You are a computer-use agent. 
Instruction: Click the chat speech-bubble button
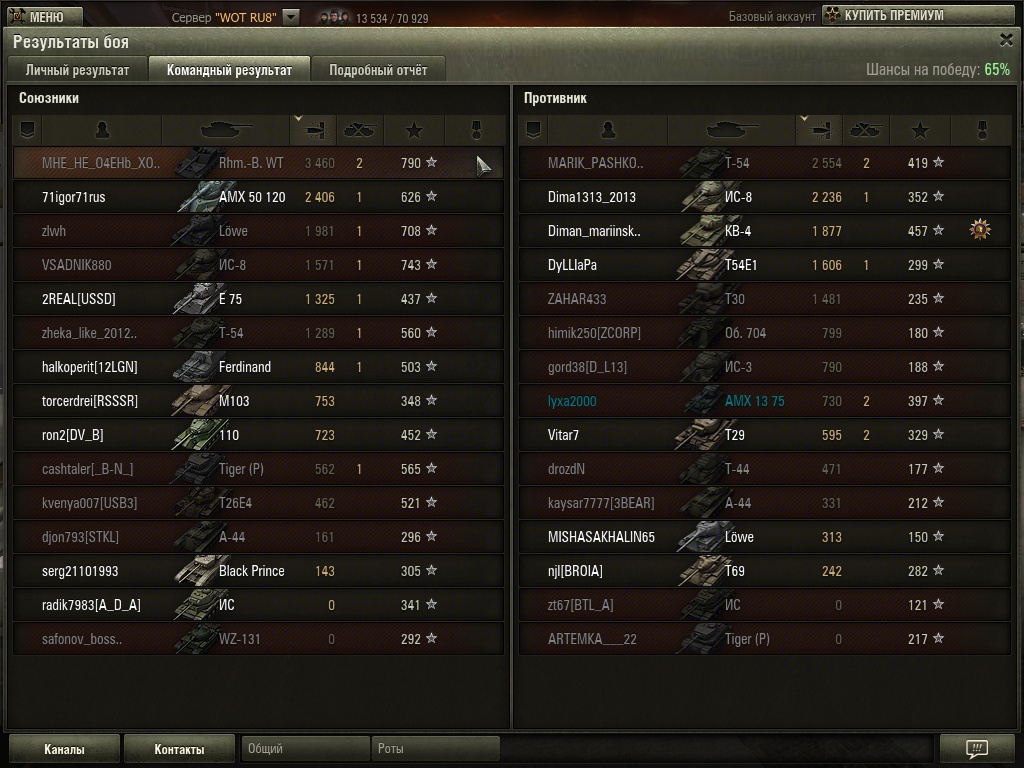pyautogui.click(x=977, y=749)
